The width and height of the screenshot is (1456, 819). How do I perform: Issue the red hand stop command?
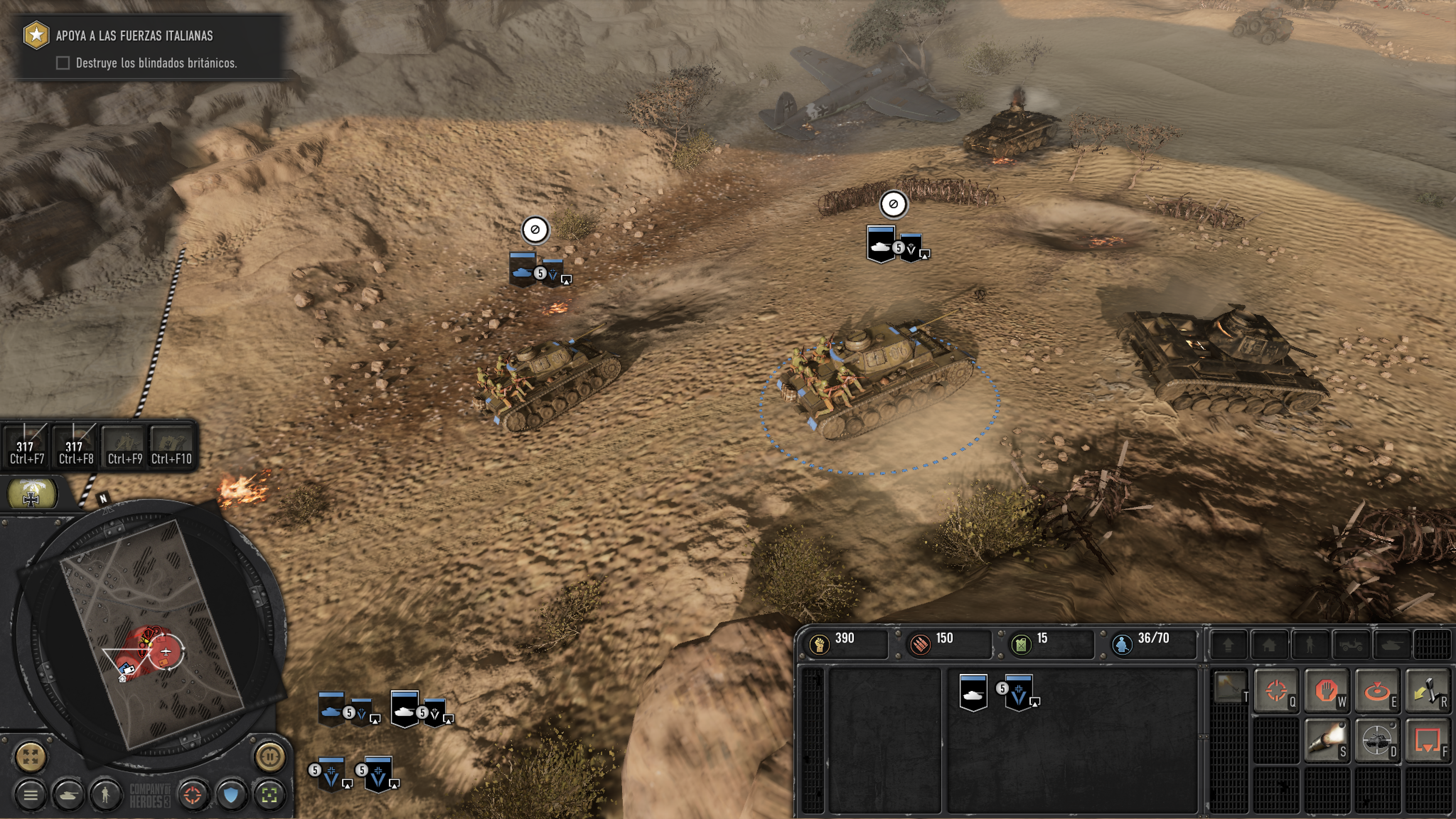1326,691
